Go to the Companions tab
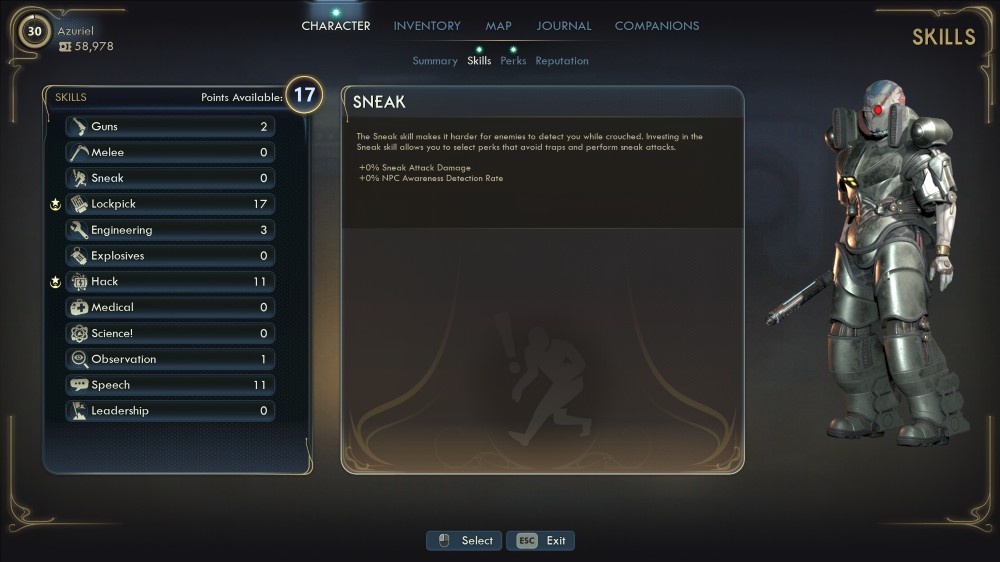Viewport: 1000px width, 562px height. click(x=657, y=26)
